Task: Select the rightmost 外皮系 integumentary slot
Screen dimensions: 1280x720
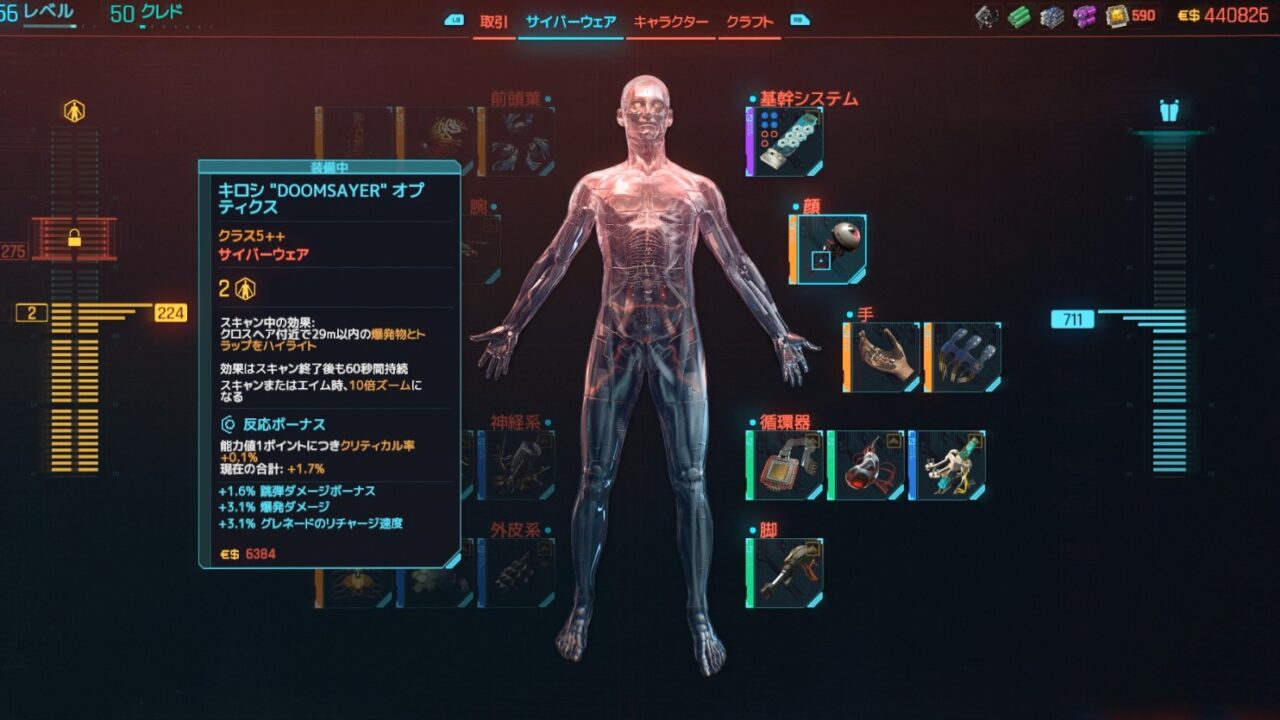Action: click(516, 573)
